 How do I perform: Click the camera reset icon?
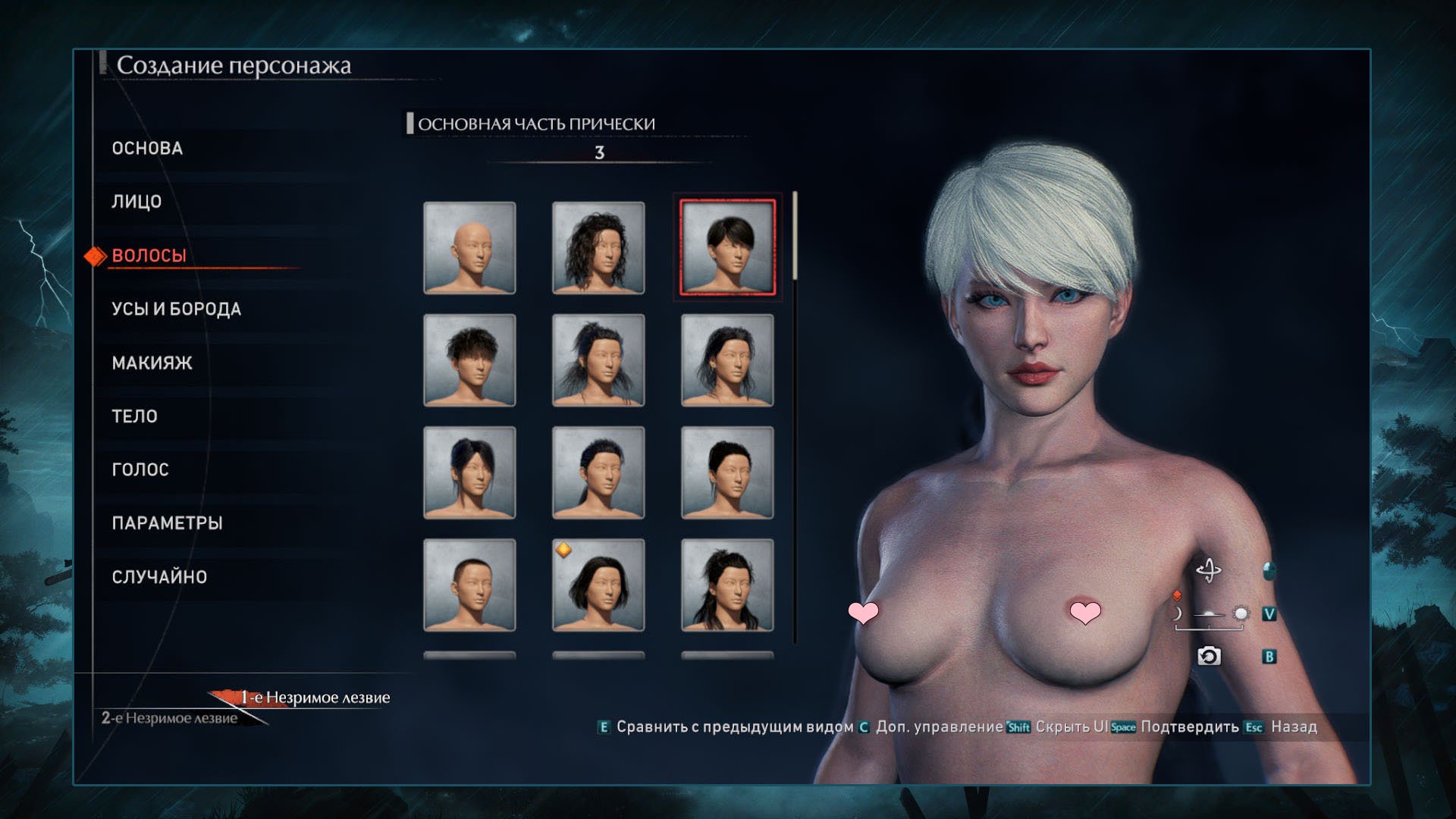1209,656
